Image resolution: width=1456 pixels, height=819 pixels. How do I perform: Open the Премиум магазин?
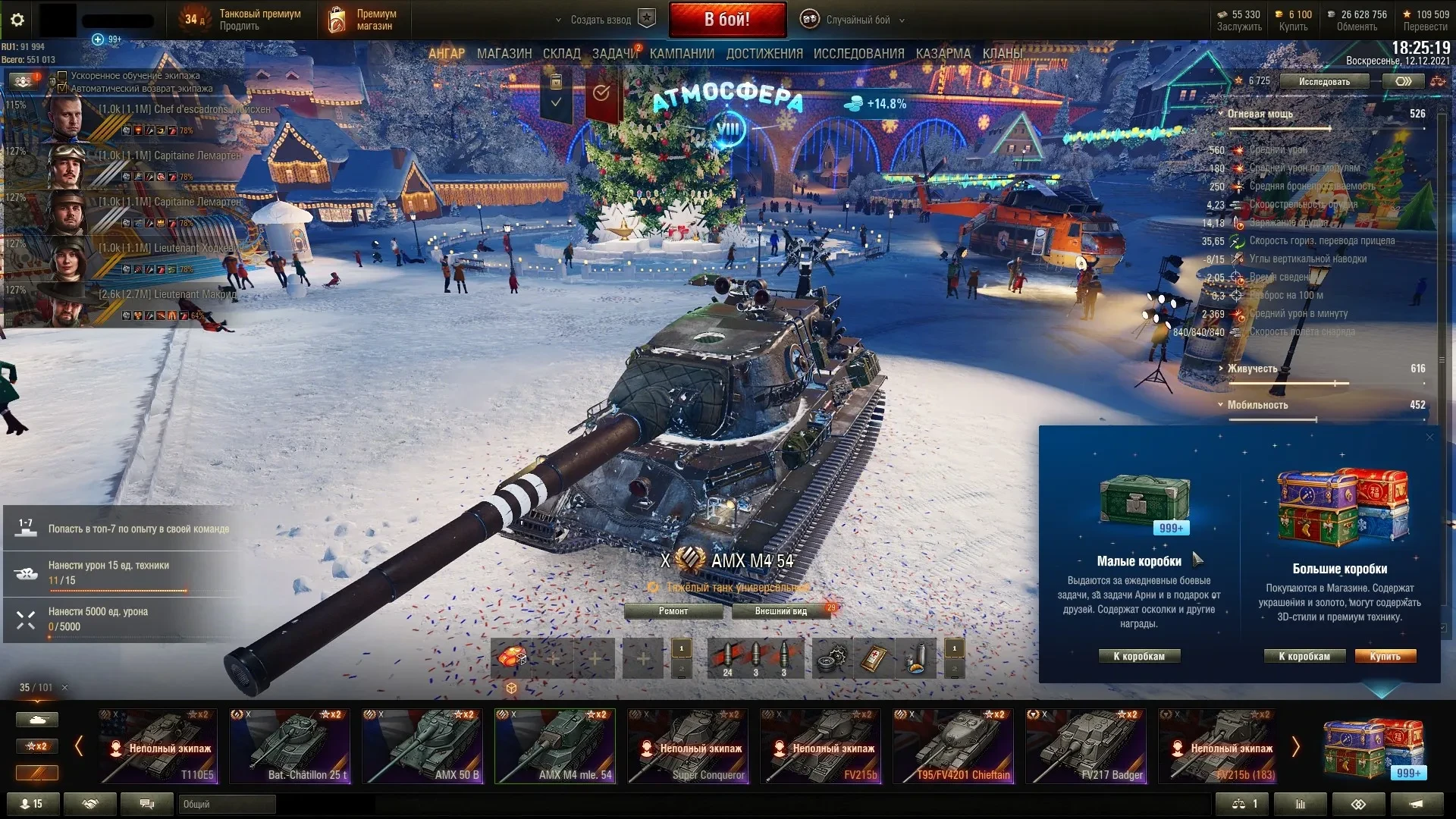point(362,20)
